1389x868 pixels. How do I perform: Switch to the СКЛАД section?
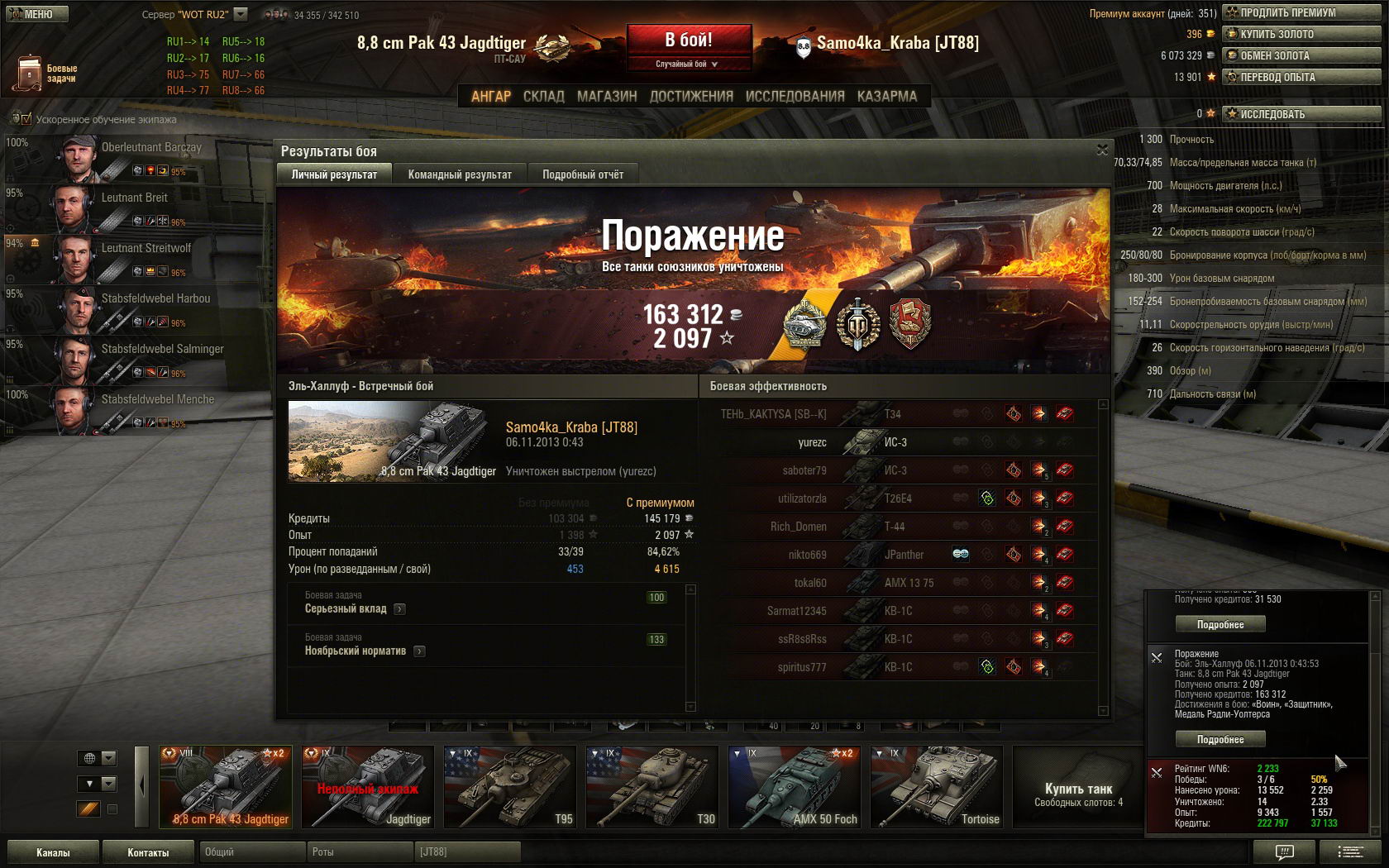[543, 96]
